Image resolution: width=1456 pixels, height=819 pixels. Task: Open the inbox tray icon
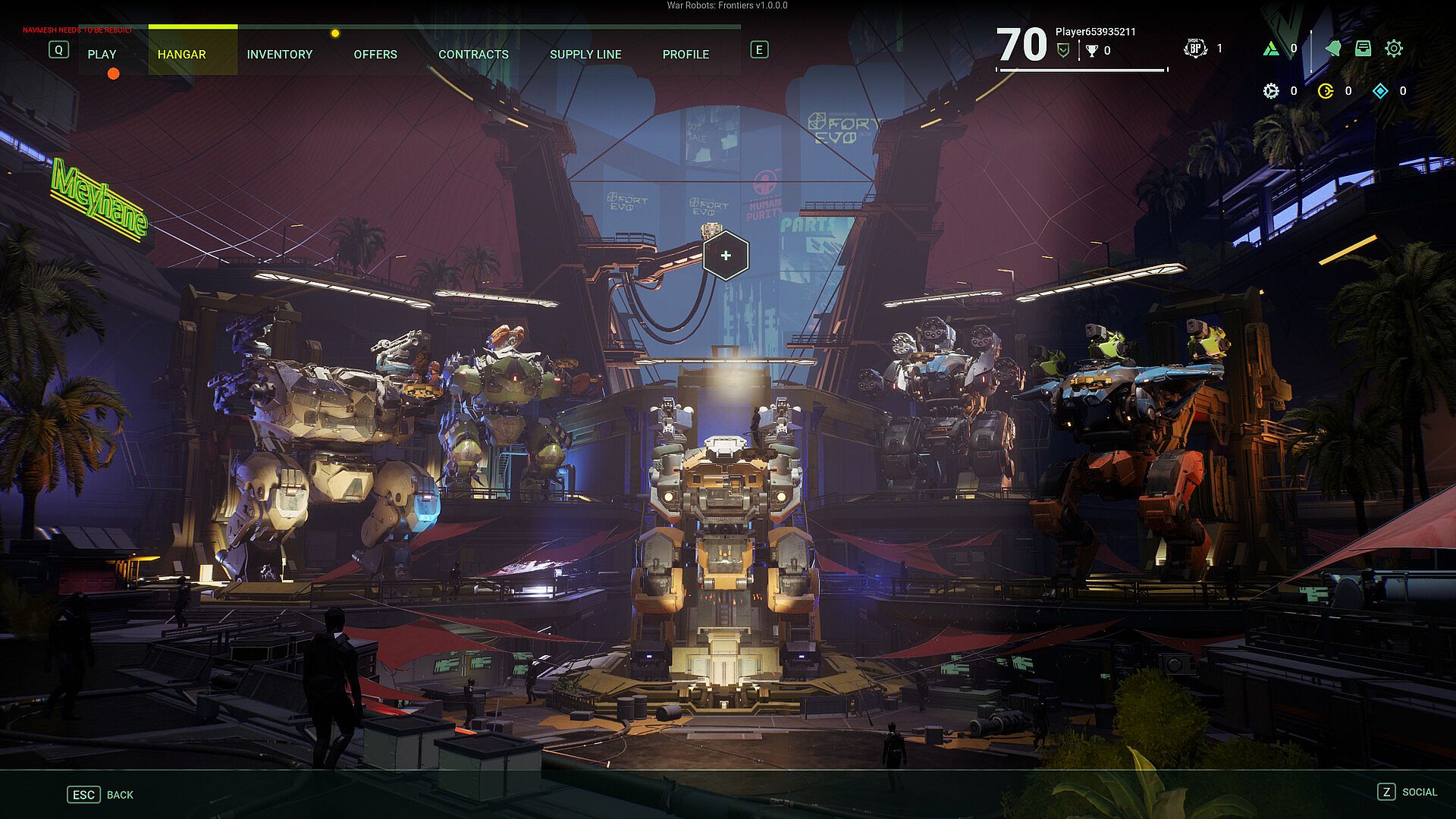[1363, 49]
